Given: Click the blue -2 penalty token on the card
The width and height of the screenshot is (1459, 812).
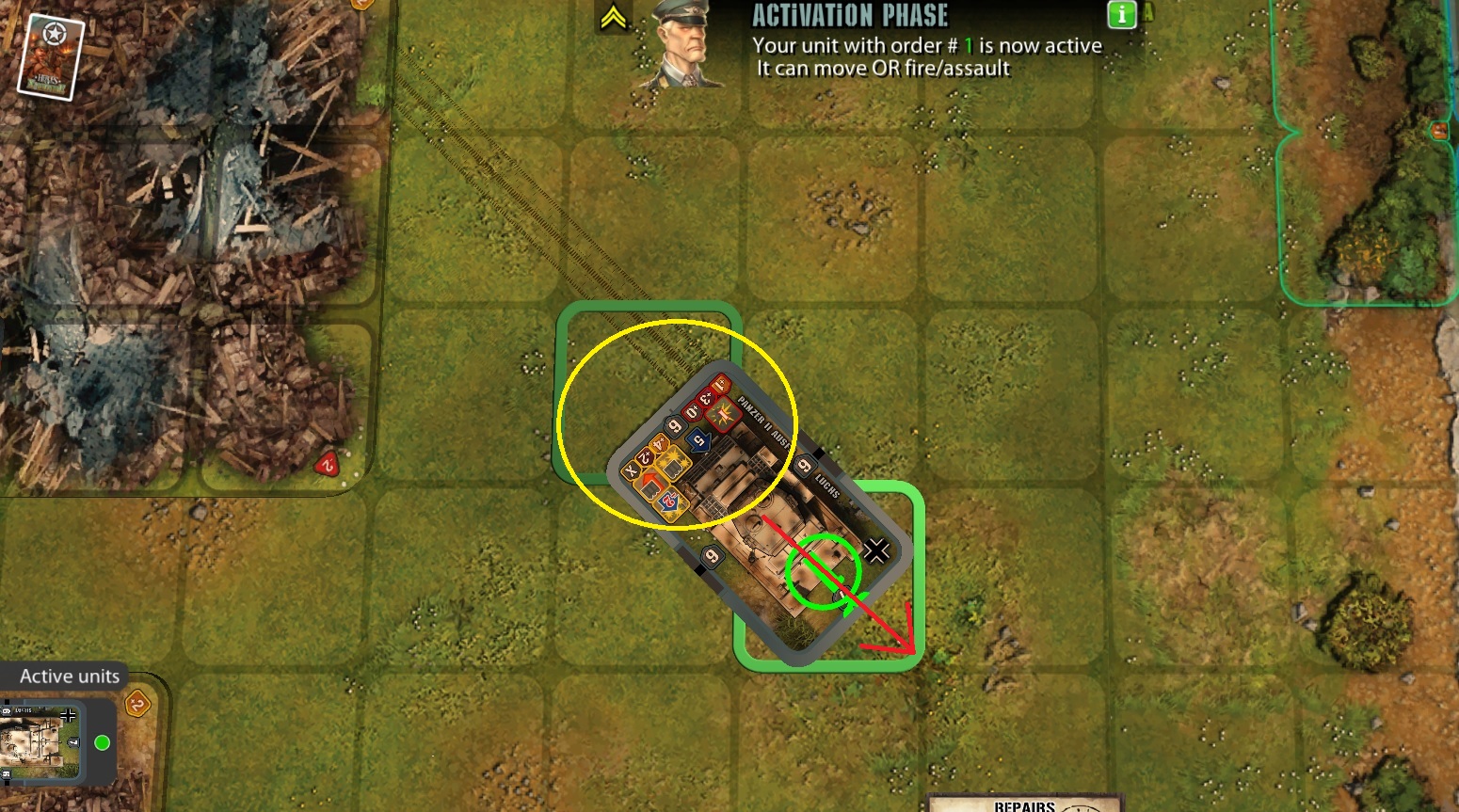Looking at the screenshot, I should pos(669,499).
